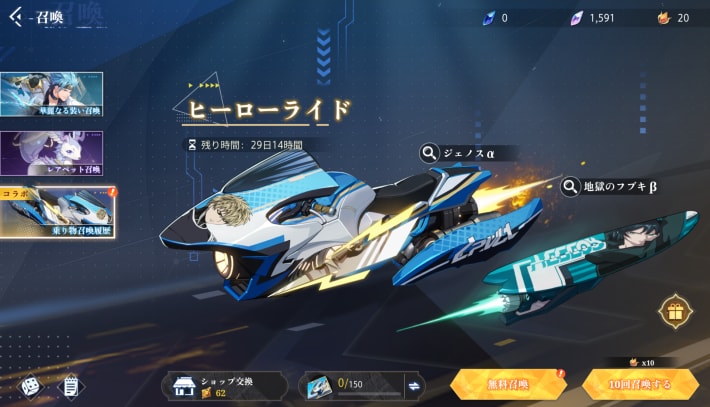Select the レアペット召喚 banner
Viewport: 710px width, 407px height.
click(x=51, y=153)
